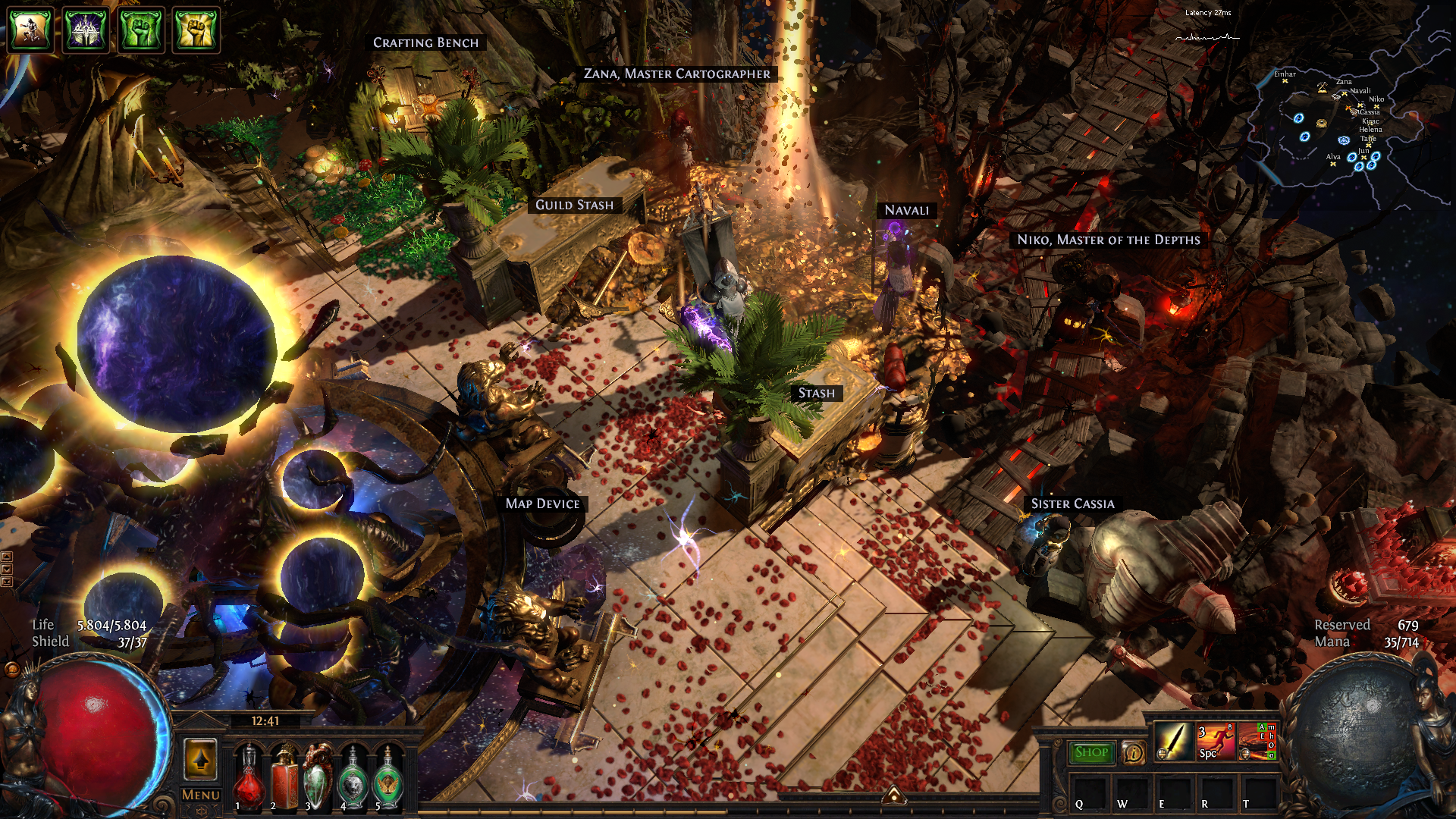
Task: Click the golden fist buff icon
Action: [196, 30]
